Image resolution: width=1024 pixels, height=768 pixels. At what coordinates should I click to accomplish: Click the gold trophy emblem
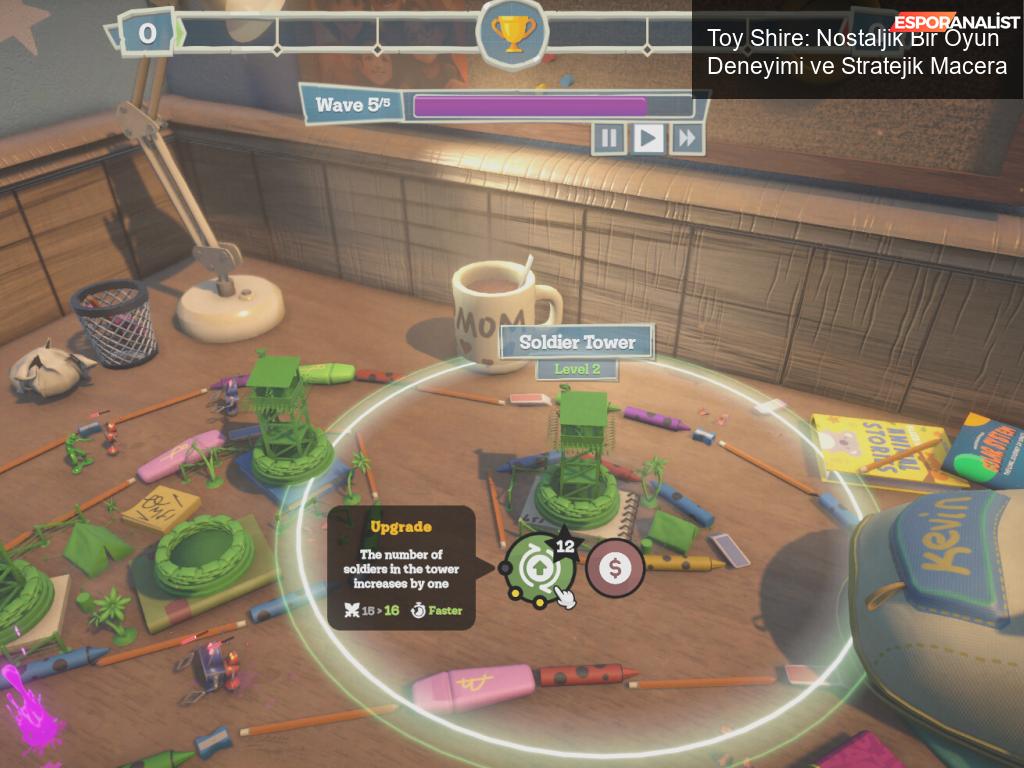coord(512,33)
